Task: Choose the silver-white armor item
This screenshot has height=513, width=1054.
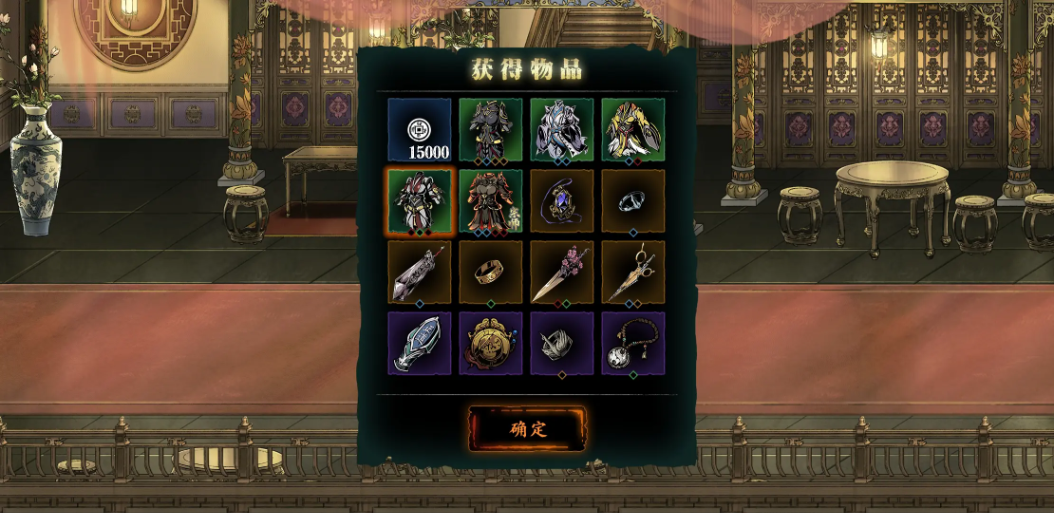Action: point(561,130)
